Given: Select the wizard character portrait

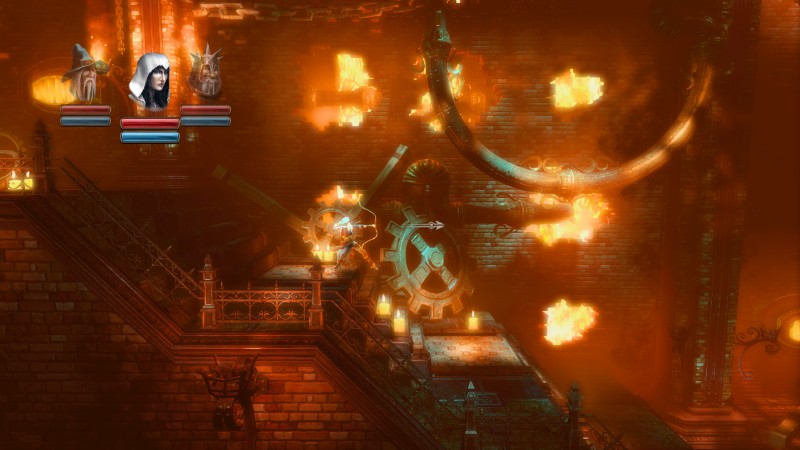Looking at the screenshot, I should [85, 74].
